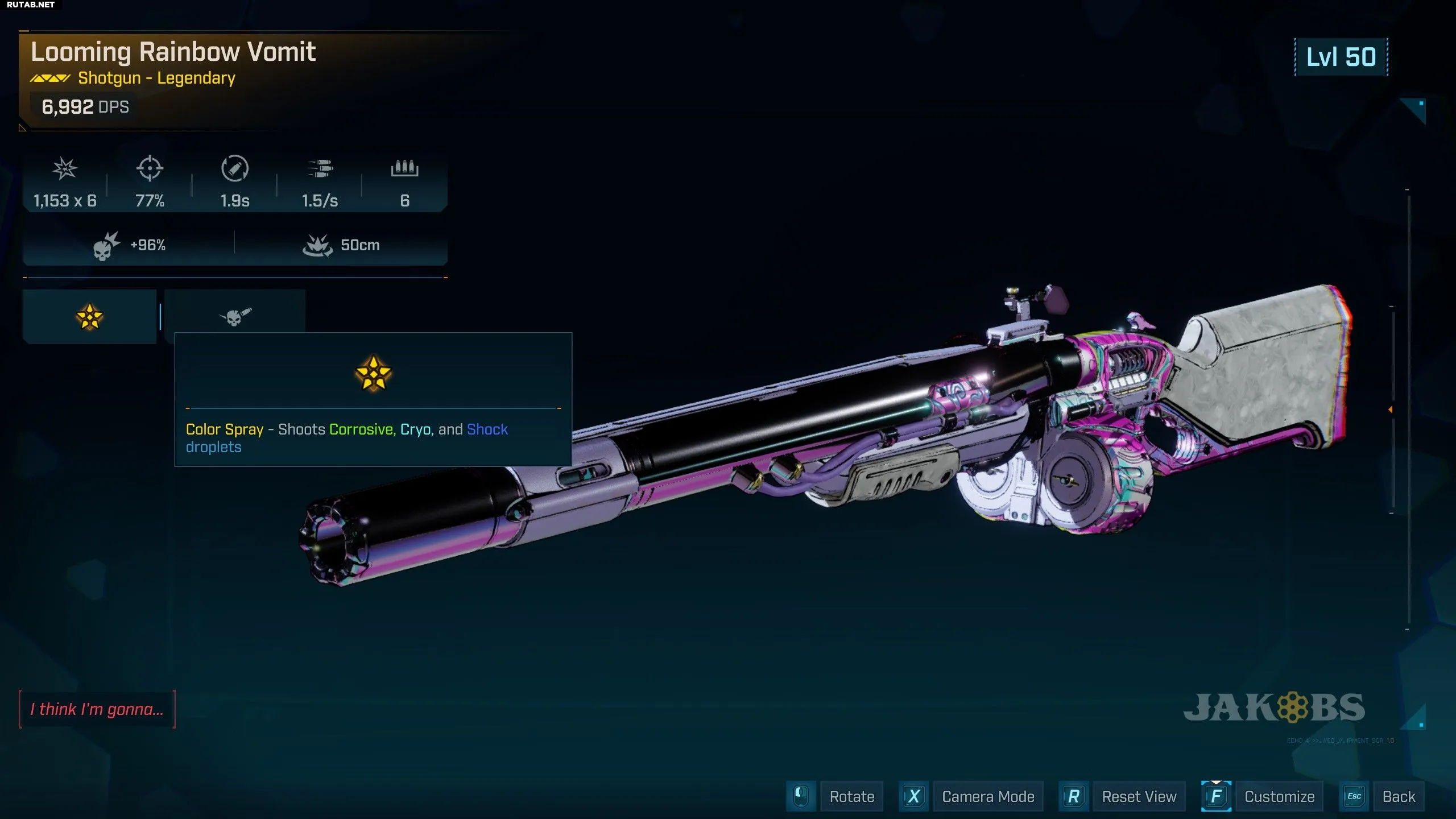1456x819 pixels.
Task: Choose Reset View for the weapon model
Action: pos(1139,796)
